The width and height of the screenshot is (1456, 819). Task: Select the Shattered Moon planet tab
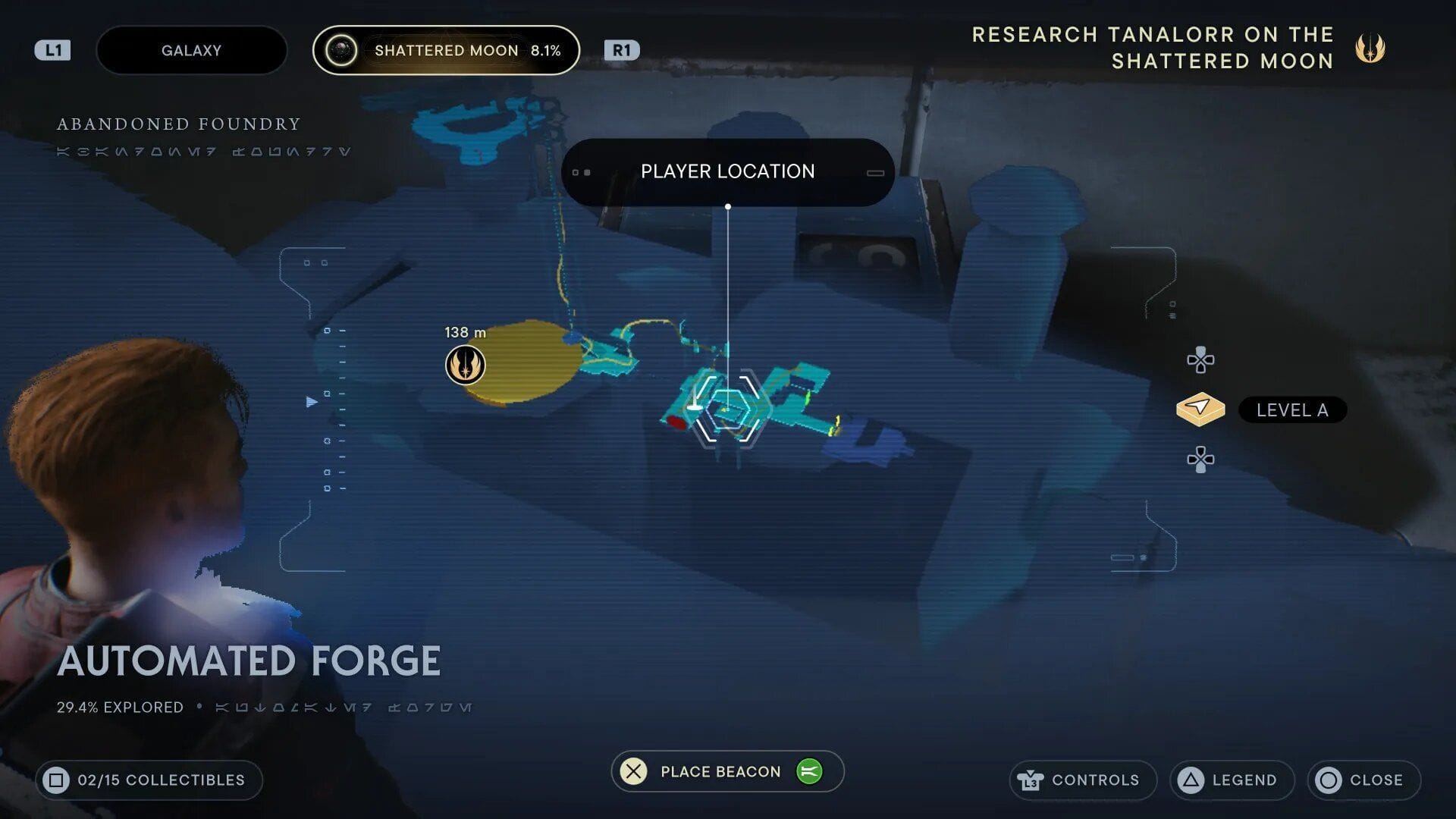446,50
